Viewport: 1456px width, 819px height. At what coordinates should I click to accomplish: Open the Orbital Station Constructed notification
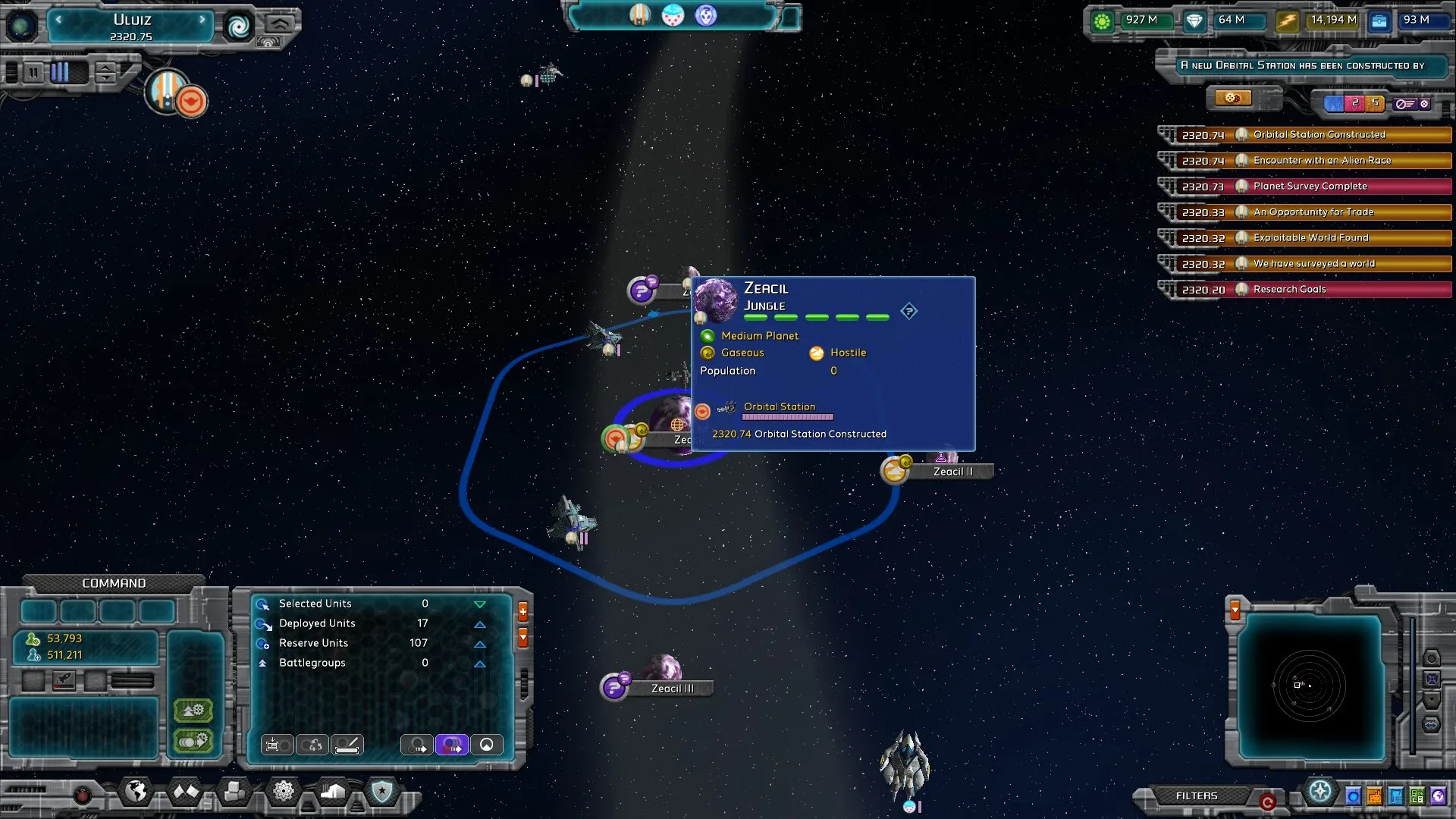tap(1319, 135)
